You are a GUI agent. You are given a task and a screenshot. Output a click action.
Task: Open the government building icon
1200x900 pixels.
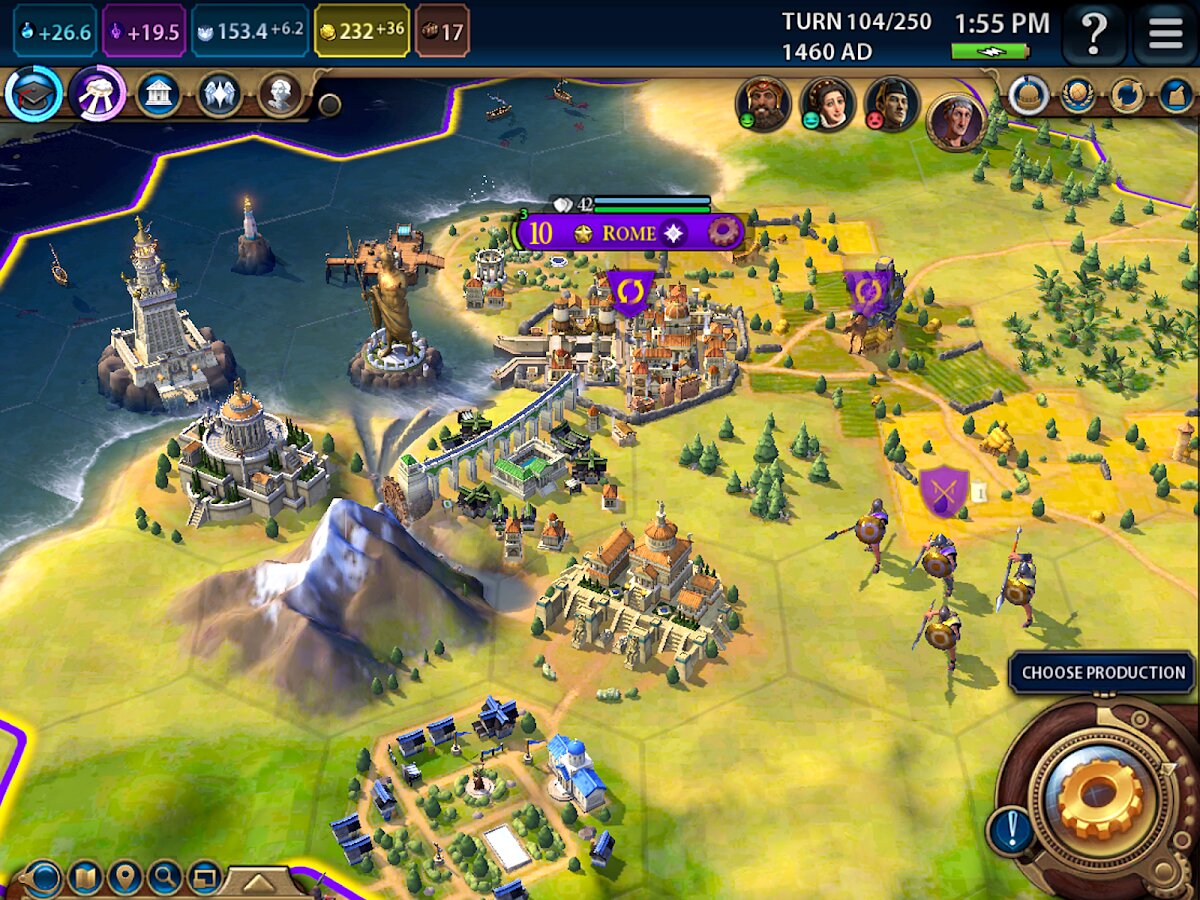tap(158, 95)
